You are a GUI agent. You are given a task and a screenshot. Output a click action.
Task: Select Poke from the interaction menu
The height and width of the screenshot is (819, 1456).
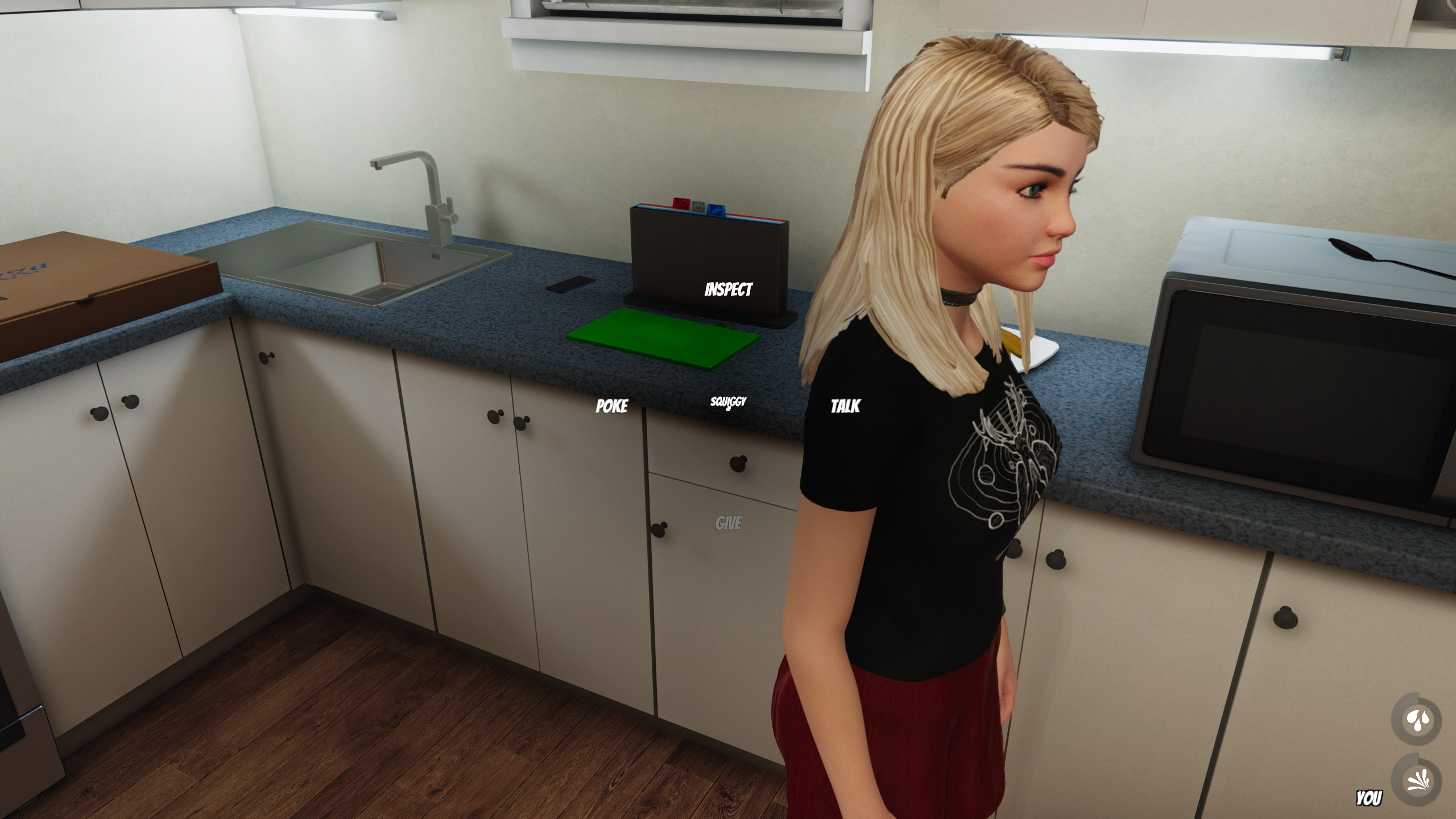click(611, 406)
